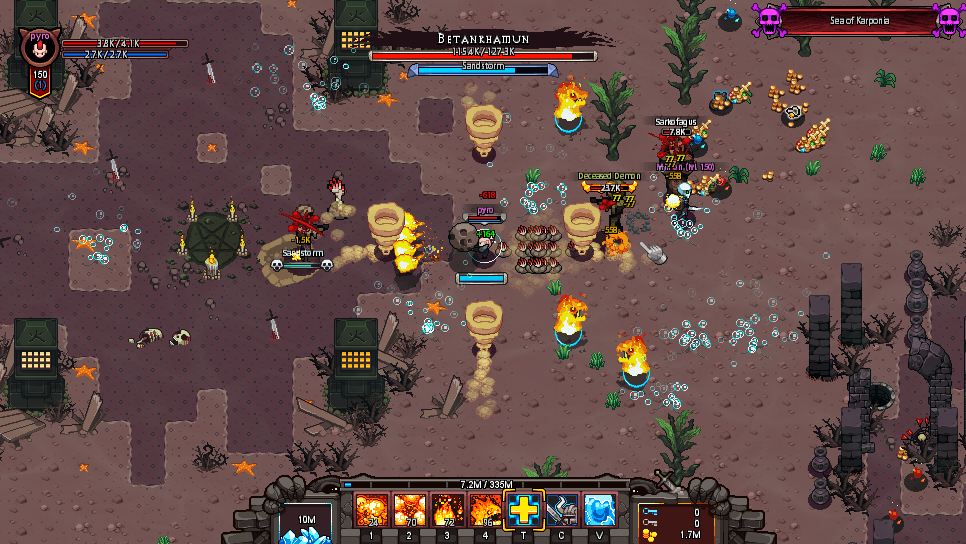The image size is (966, 544).
Task: Trigger the blazing fire skill in slot 4
Action: (486, 511)
